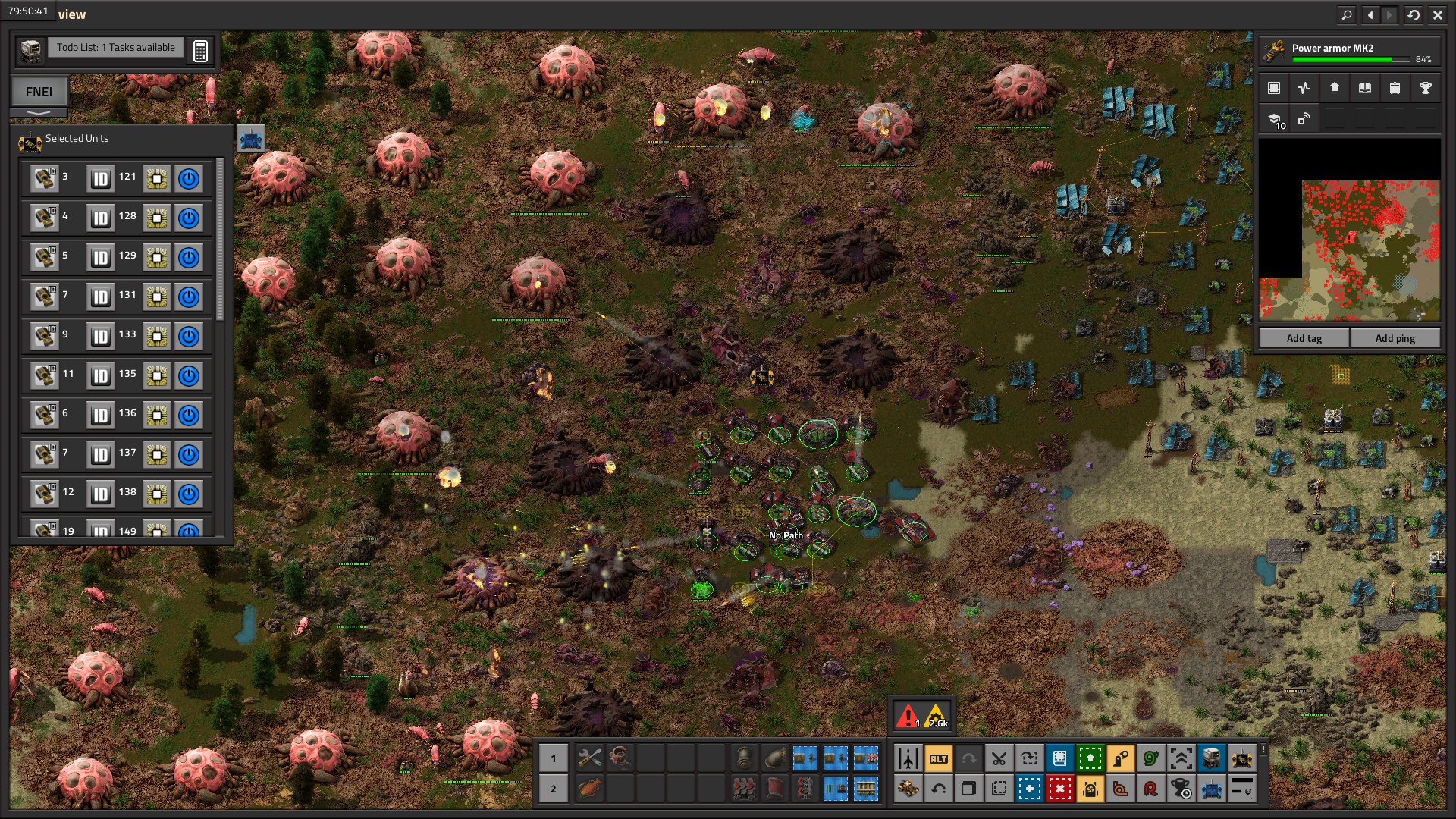Image resolution: width=1456 pixels, height=819 pixels.
Task: Click the Add tag button
Action: pyautogui.click(x=1304, y=338)
